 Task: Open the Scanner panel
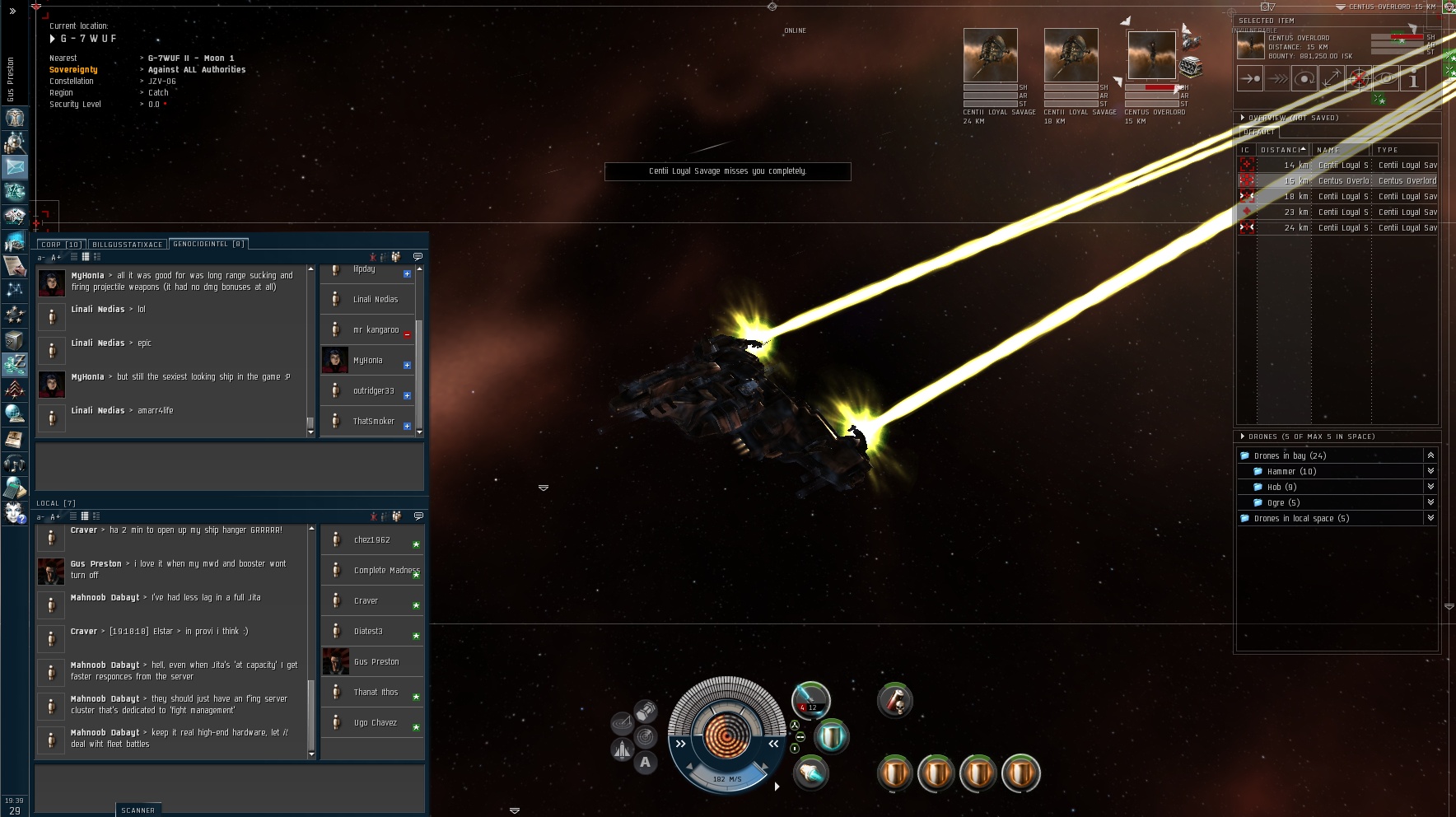tap(138, 810)
